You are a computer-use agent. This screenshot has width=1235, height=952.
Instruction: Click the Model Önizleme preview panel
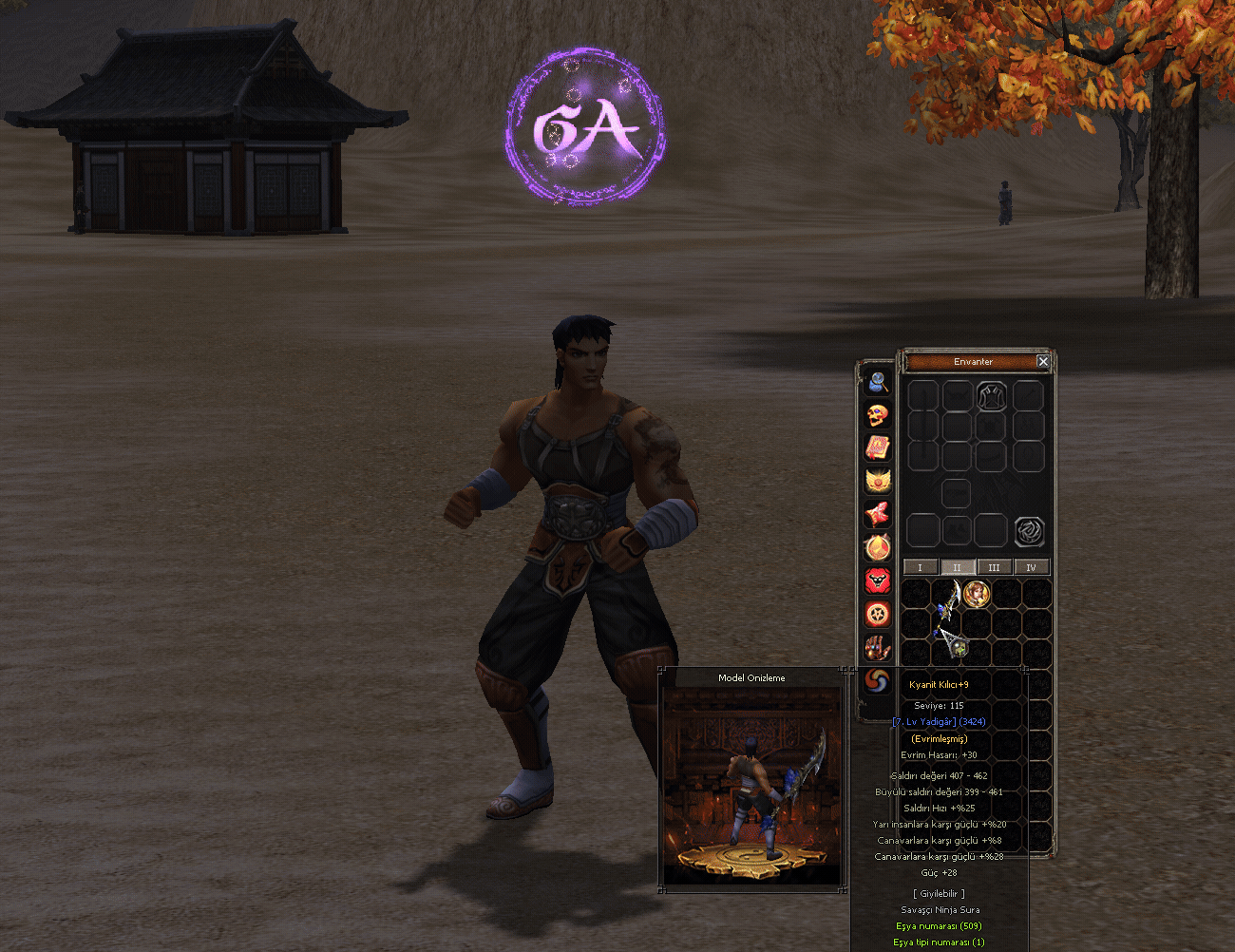(751, 784)
